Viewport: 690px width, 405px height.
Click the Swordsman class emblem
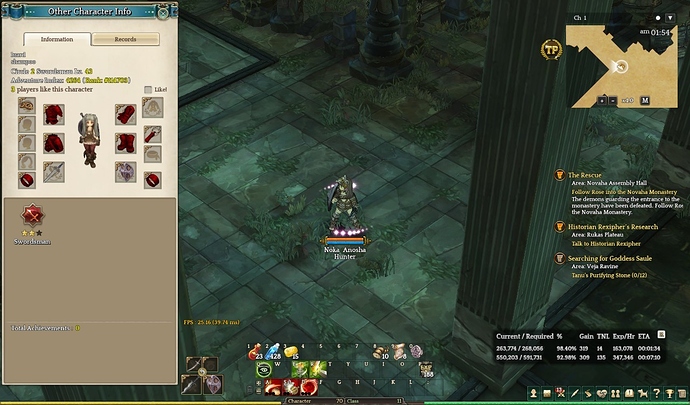click(30, 214)
